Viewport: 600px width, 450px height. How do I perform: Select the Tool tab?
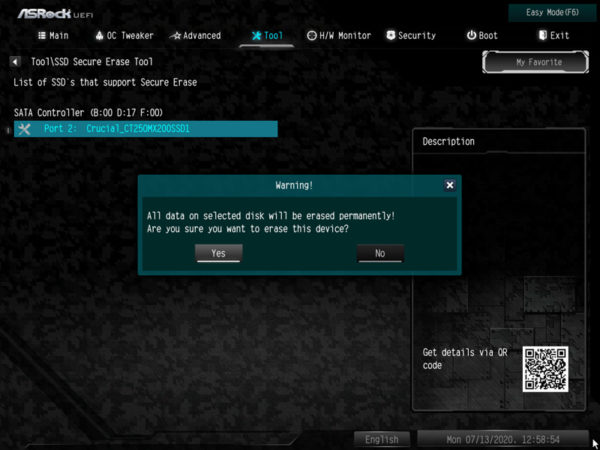267,35
